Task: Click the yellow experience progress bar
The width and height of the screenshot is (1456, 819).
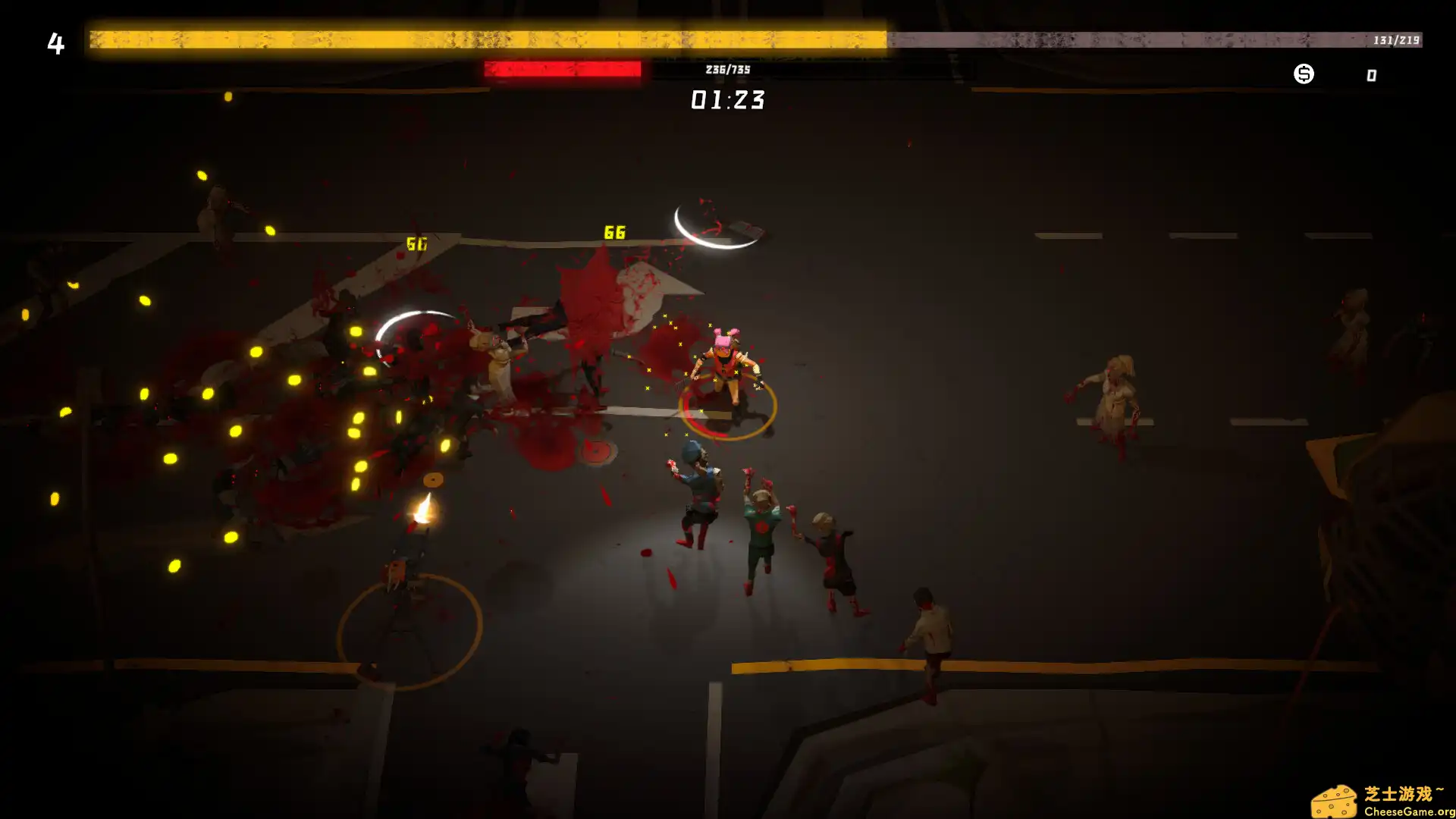Action: pos(485,34)
